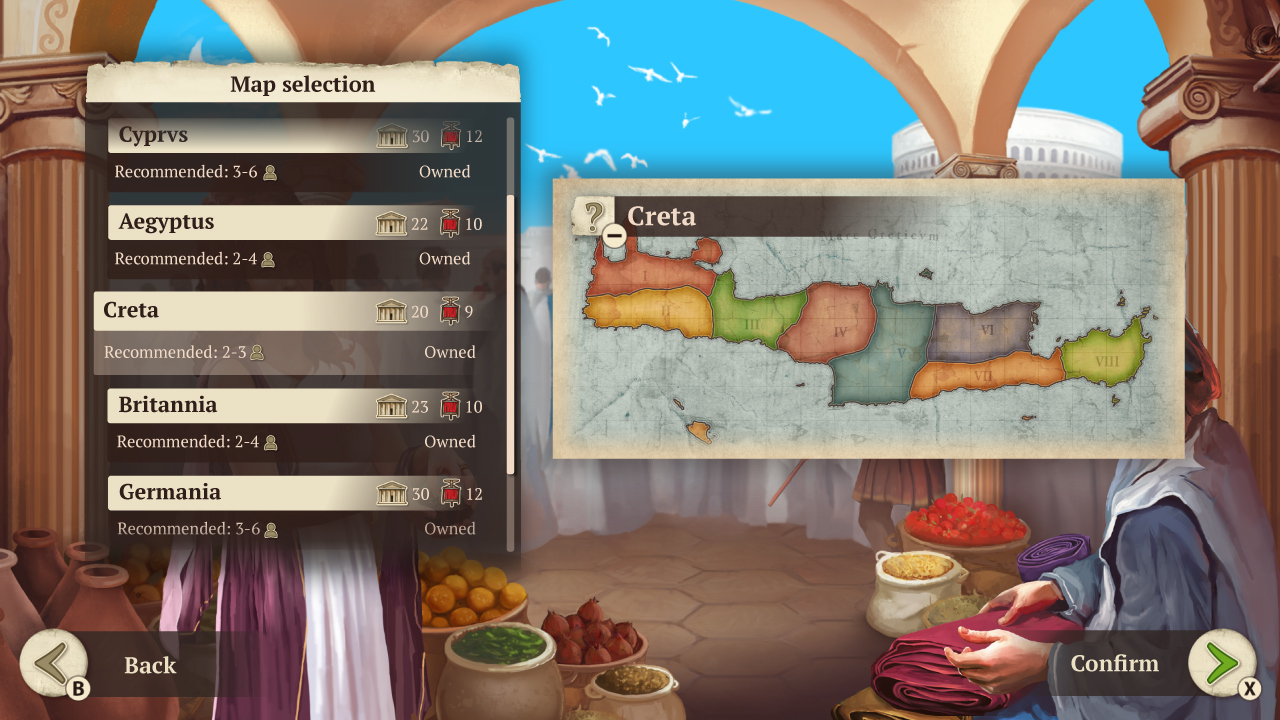This screenshot has width=1280, height=720.
Task: Select the Aegyptus map entry
Action: [x=250, y=221]
